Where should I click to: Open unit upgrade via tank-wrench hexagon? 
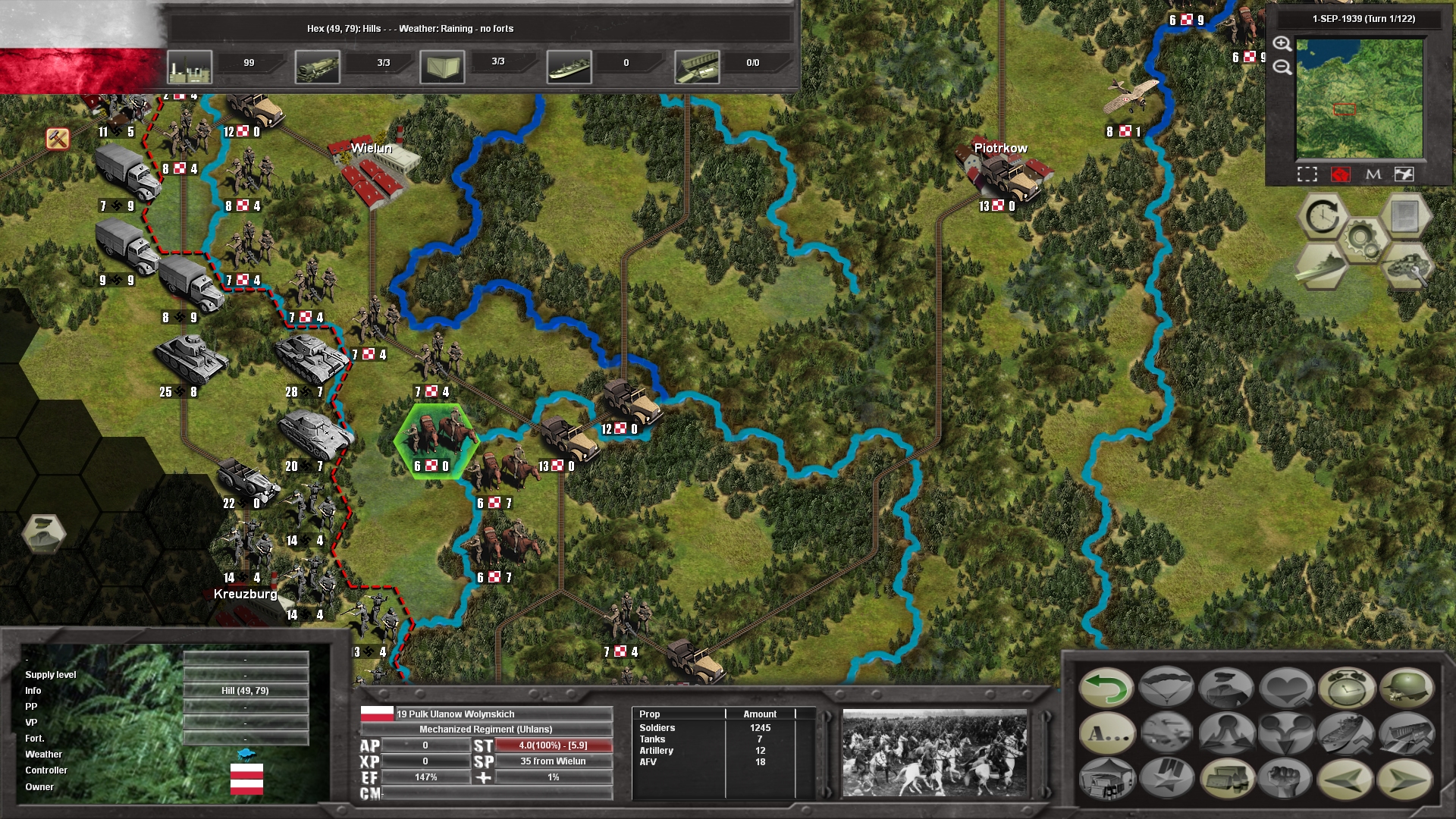pyautogui.click(x=1406, y=267)
